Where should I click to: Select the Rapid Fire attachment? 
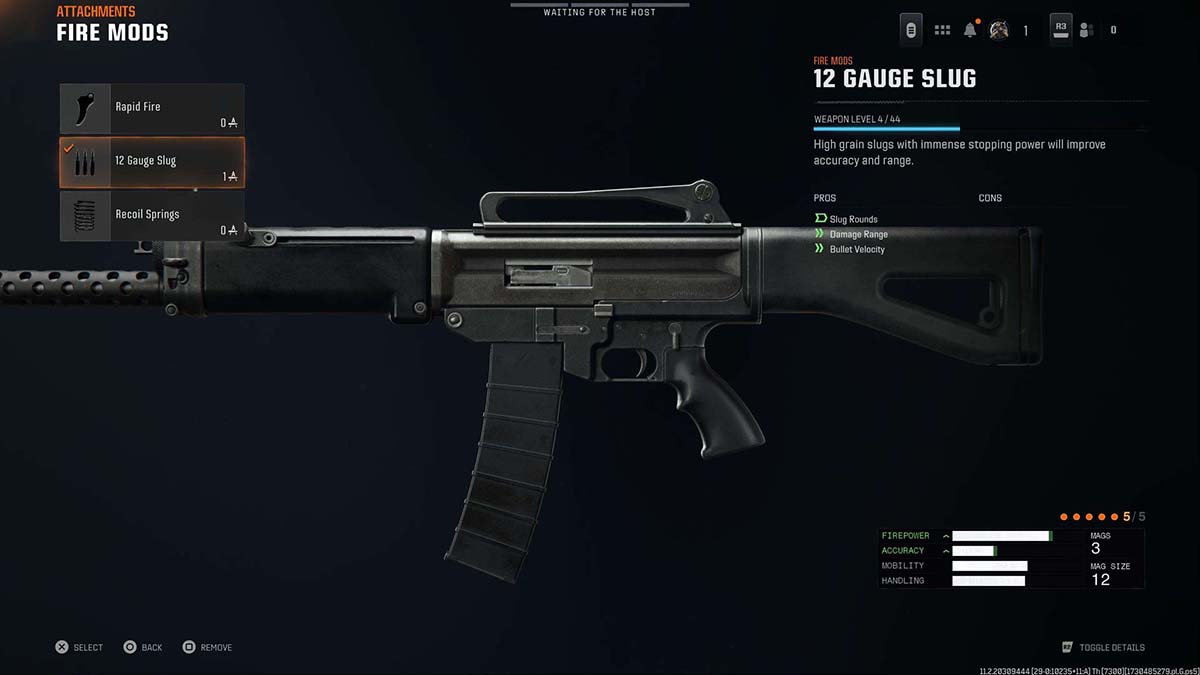(152, 108)
